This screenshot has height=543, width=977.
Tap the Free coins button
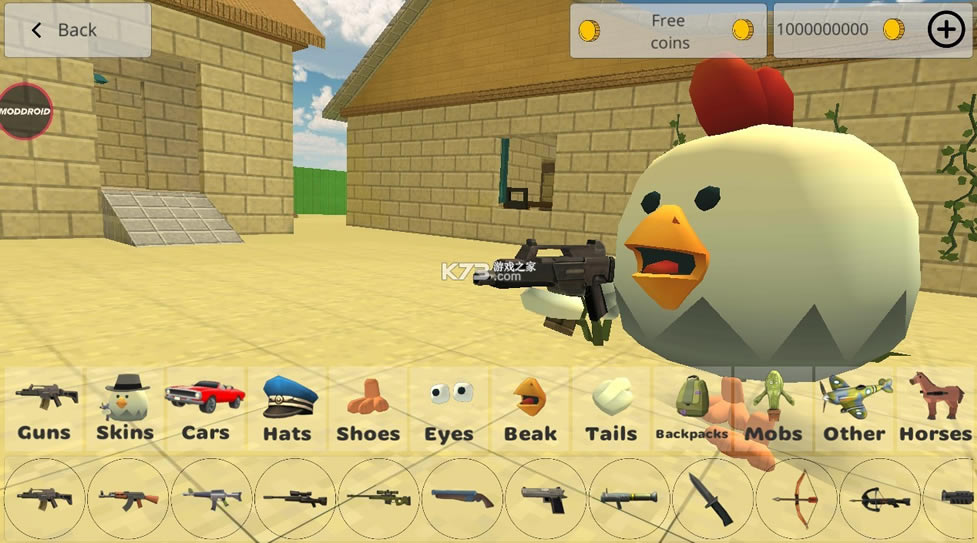pyautogui.click(x=668, y=31)
